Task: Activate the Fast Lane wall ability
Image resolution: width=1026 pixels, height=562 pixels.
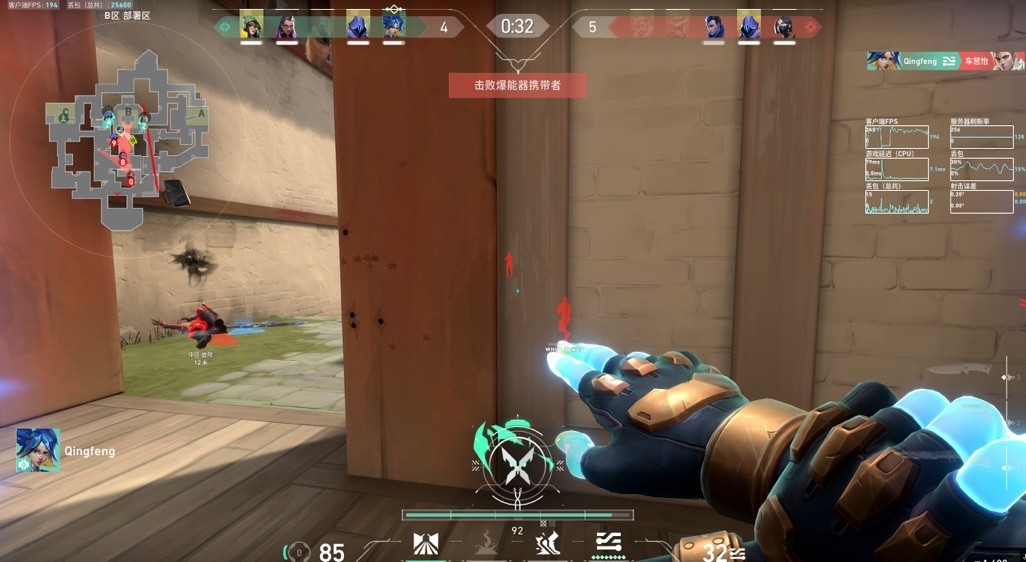Action: [426, 543]
